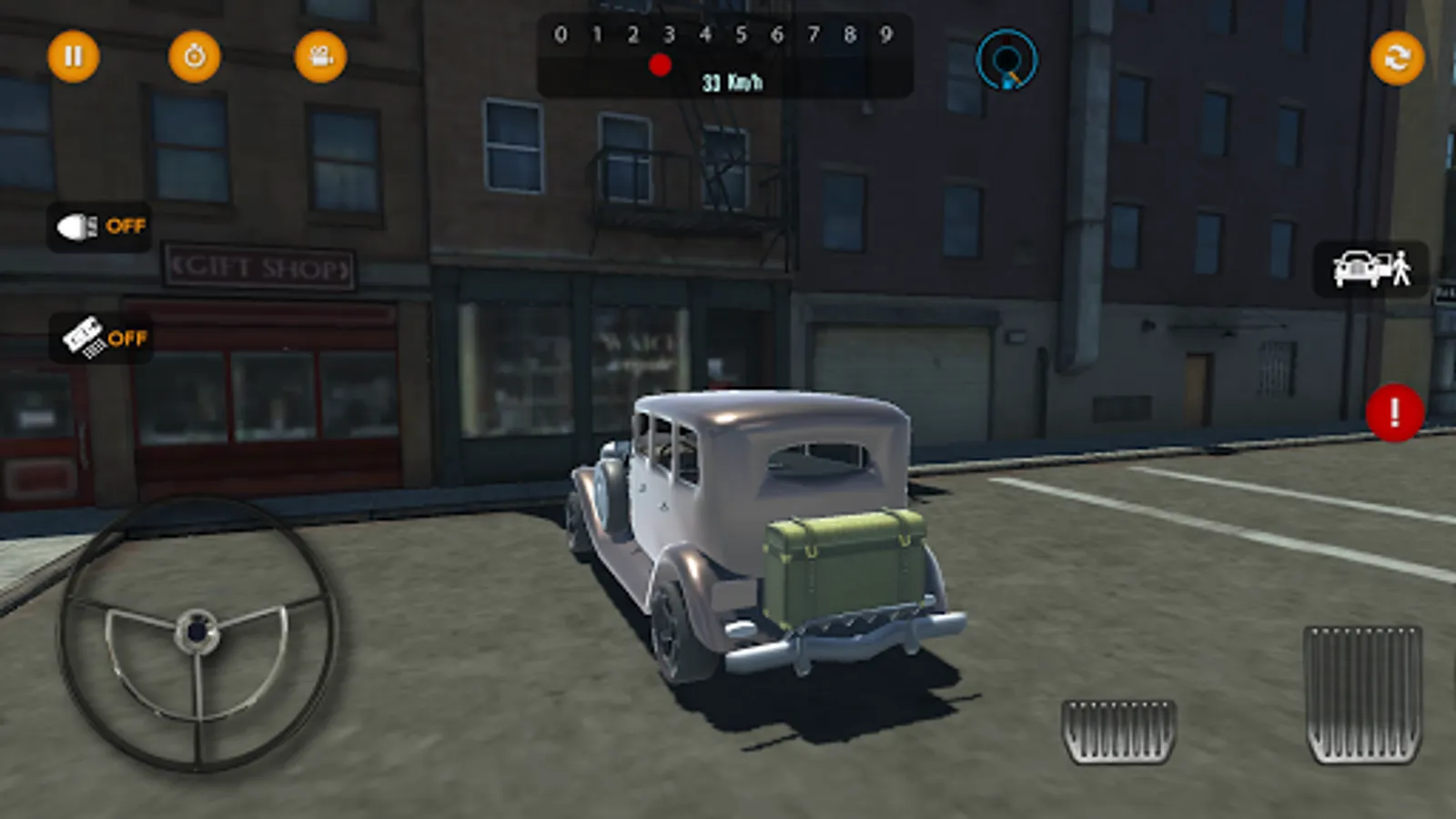
Task: Exit the car using the car-and-pedestrian icon
Action: click(x=1370, y=268)
